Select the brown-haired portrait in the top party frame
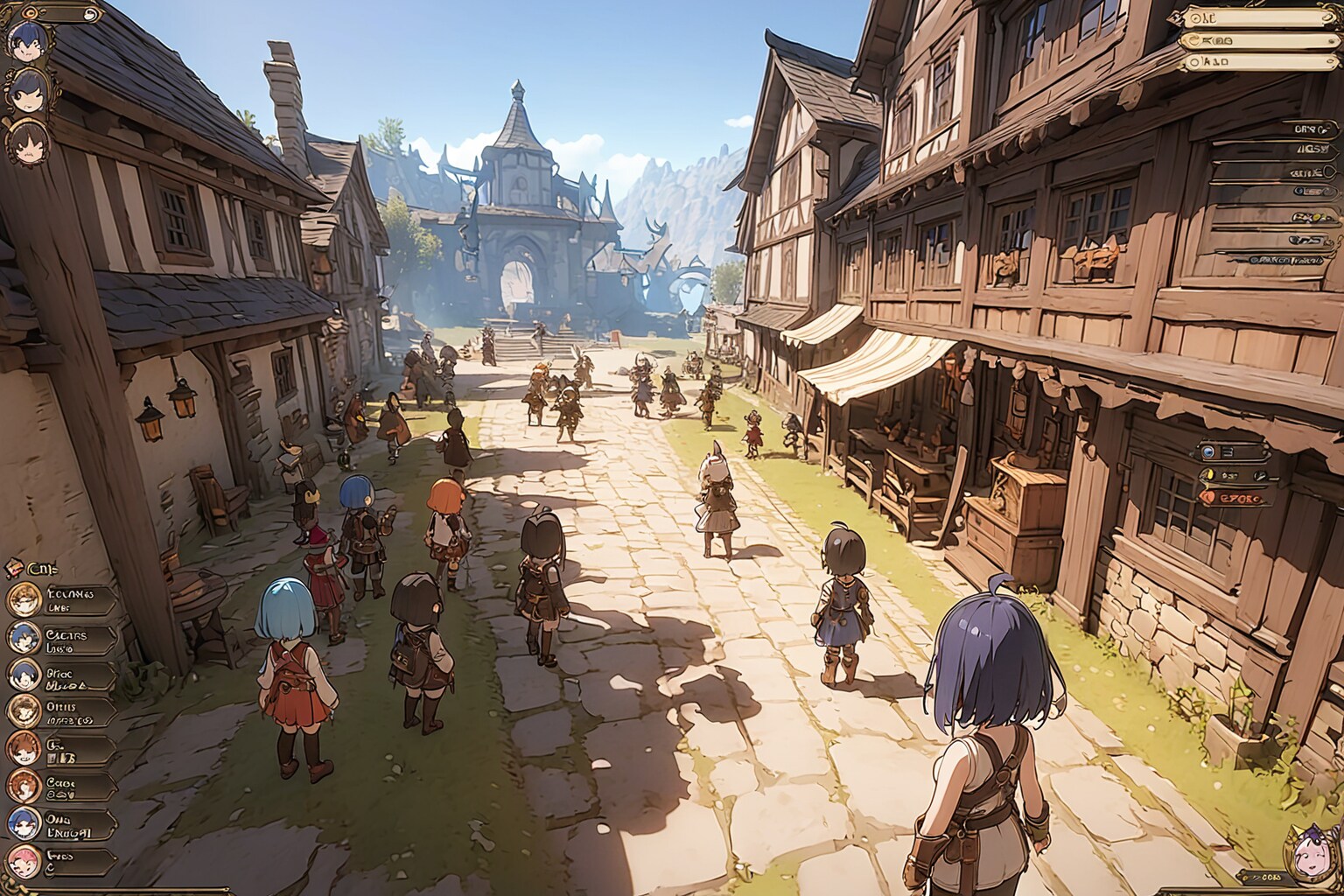This screenshot has width=1344, height=896. (x=26, y=142)
